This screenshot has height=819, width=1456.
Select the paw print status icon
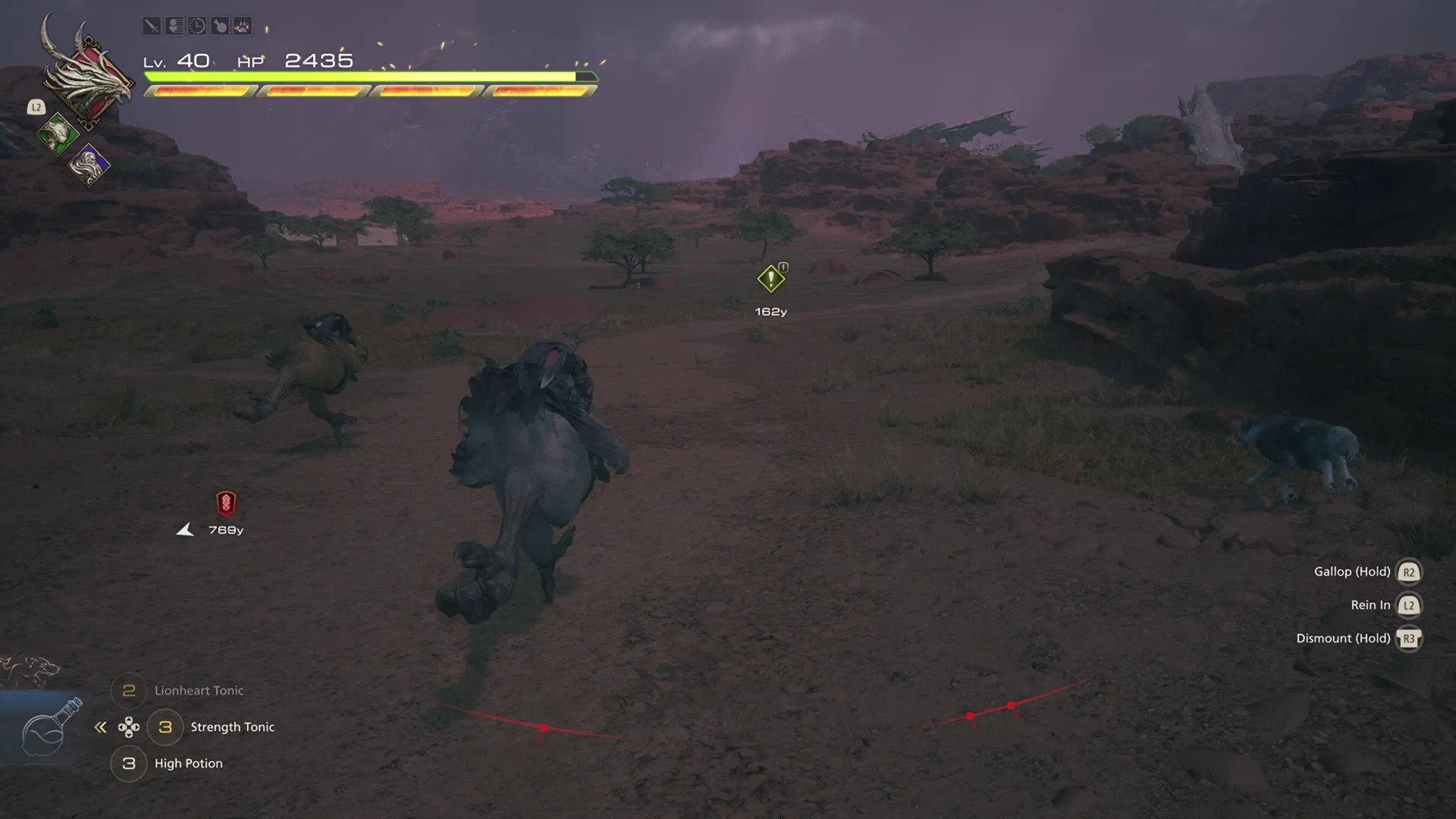click(x=241, y=25)
